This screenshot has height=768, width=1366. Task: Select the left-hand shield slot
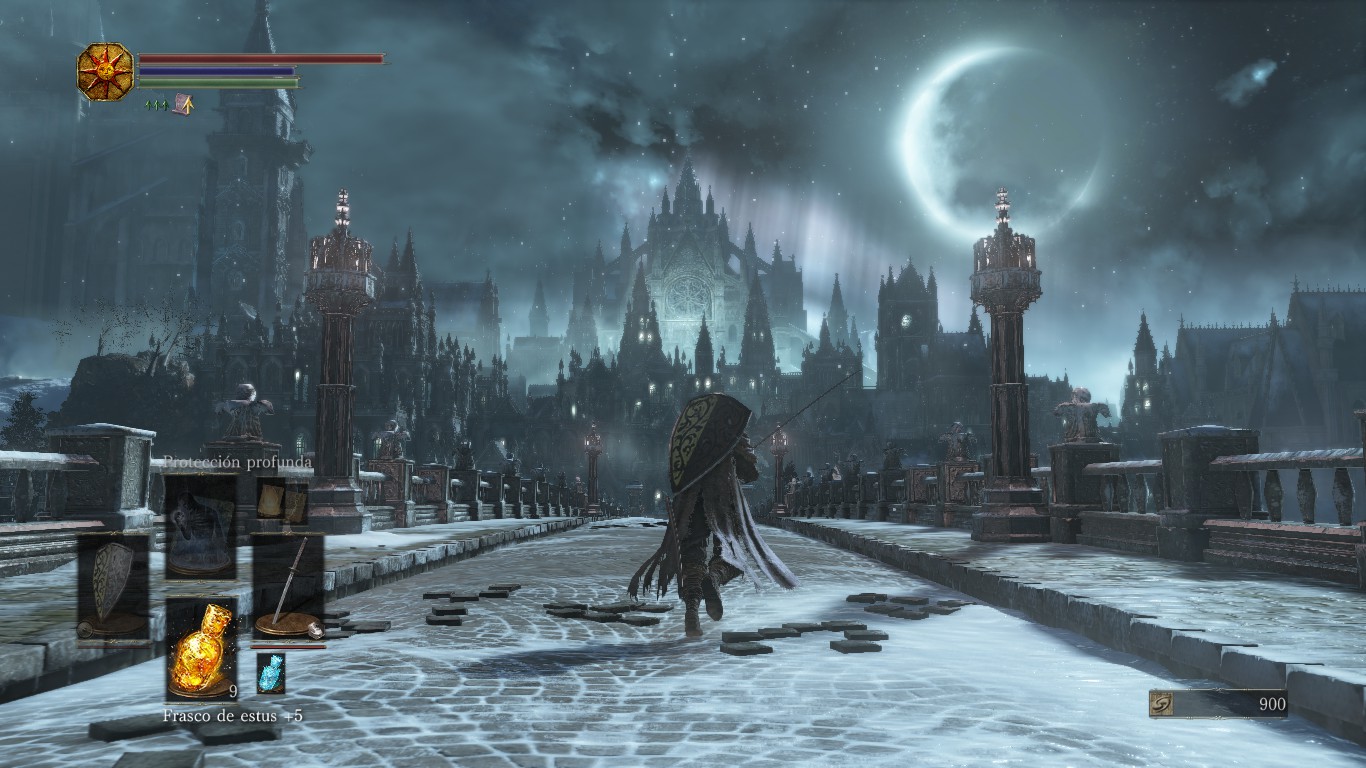click(x=114, y=588)
